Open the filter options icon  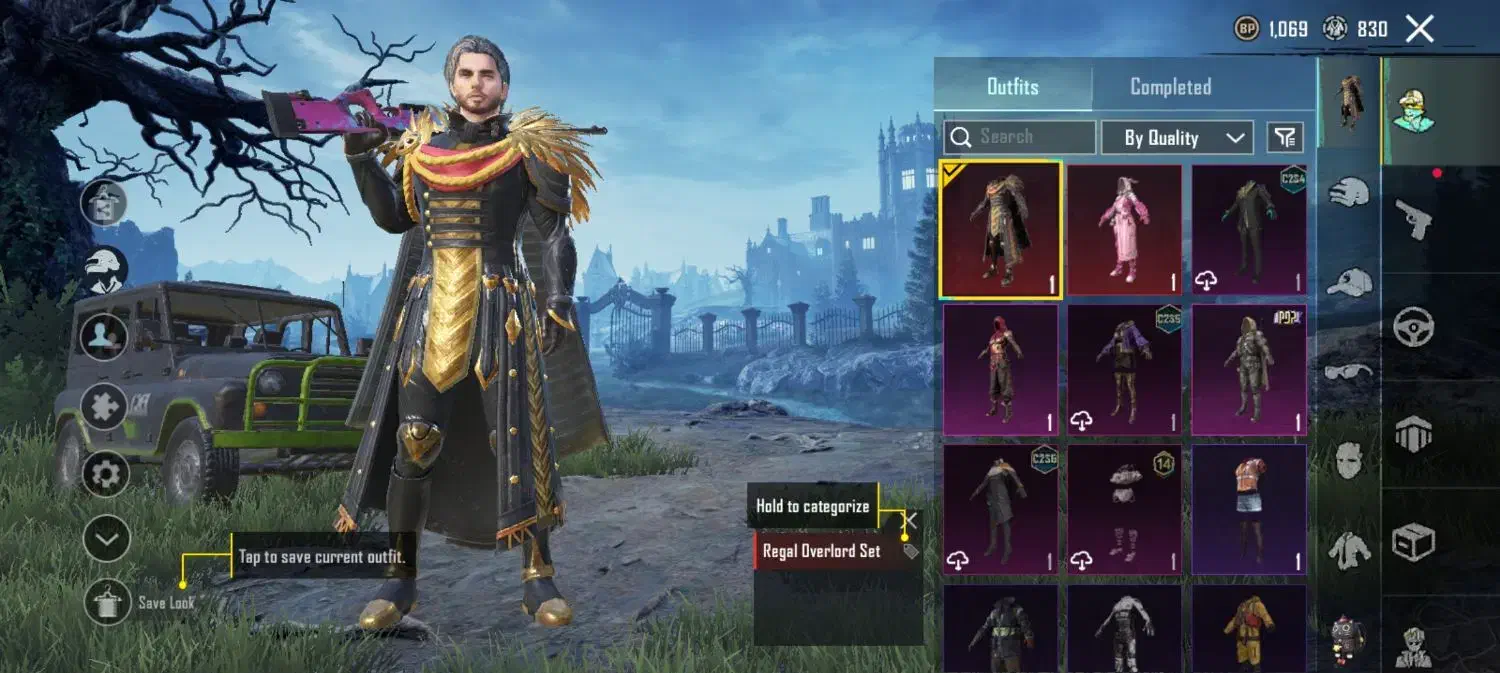click(x=1285, y=137)
